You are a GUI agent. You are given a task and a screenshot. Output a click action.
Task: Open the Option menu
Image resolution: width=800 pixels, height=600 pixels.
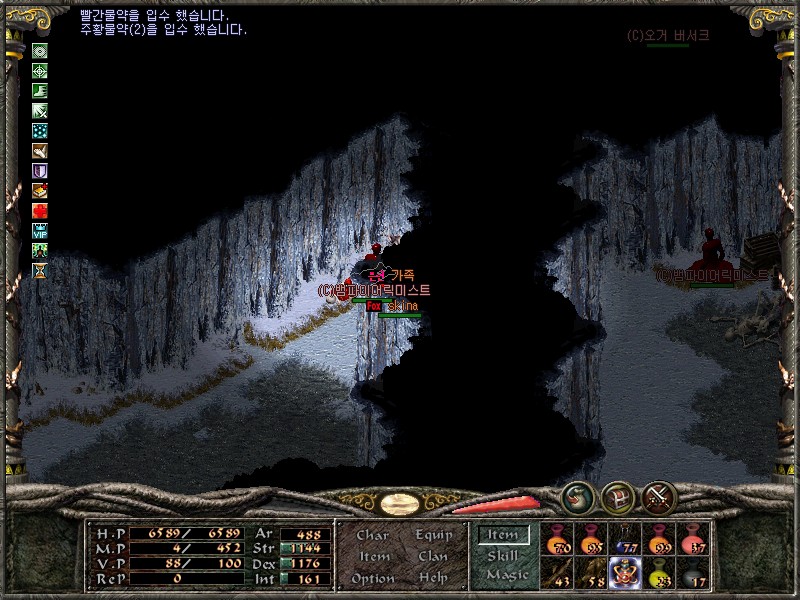click(x=371, y=578)
